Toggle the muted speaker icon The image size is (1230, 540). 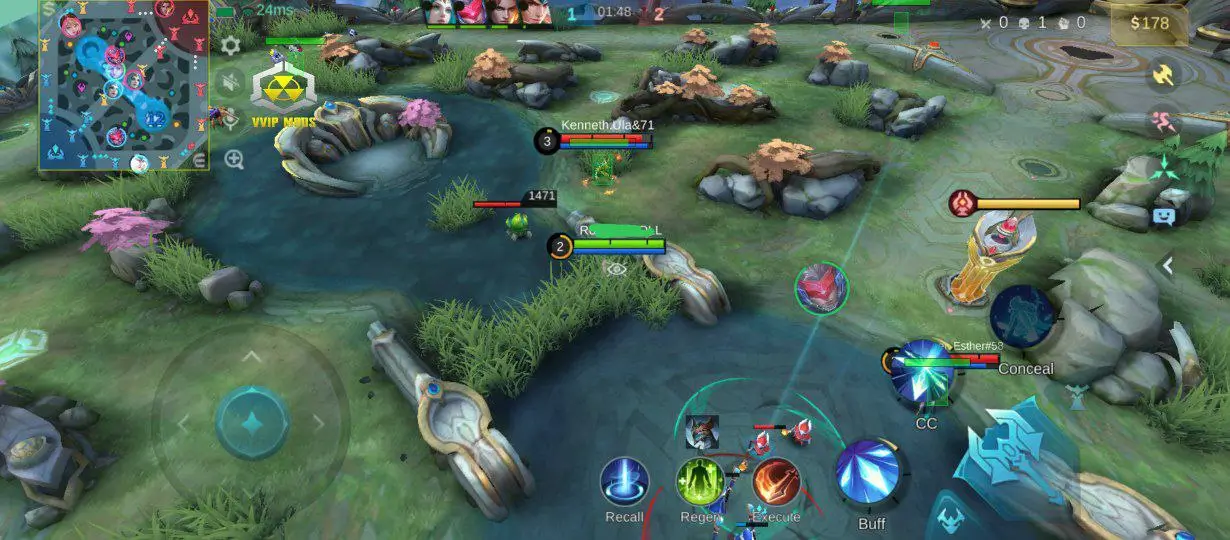(231, 82)
